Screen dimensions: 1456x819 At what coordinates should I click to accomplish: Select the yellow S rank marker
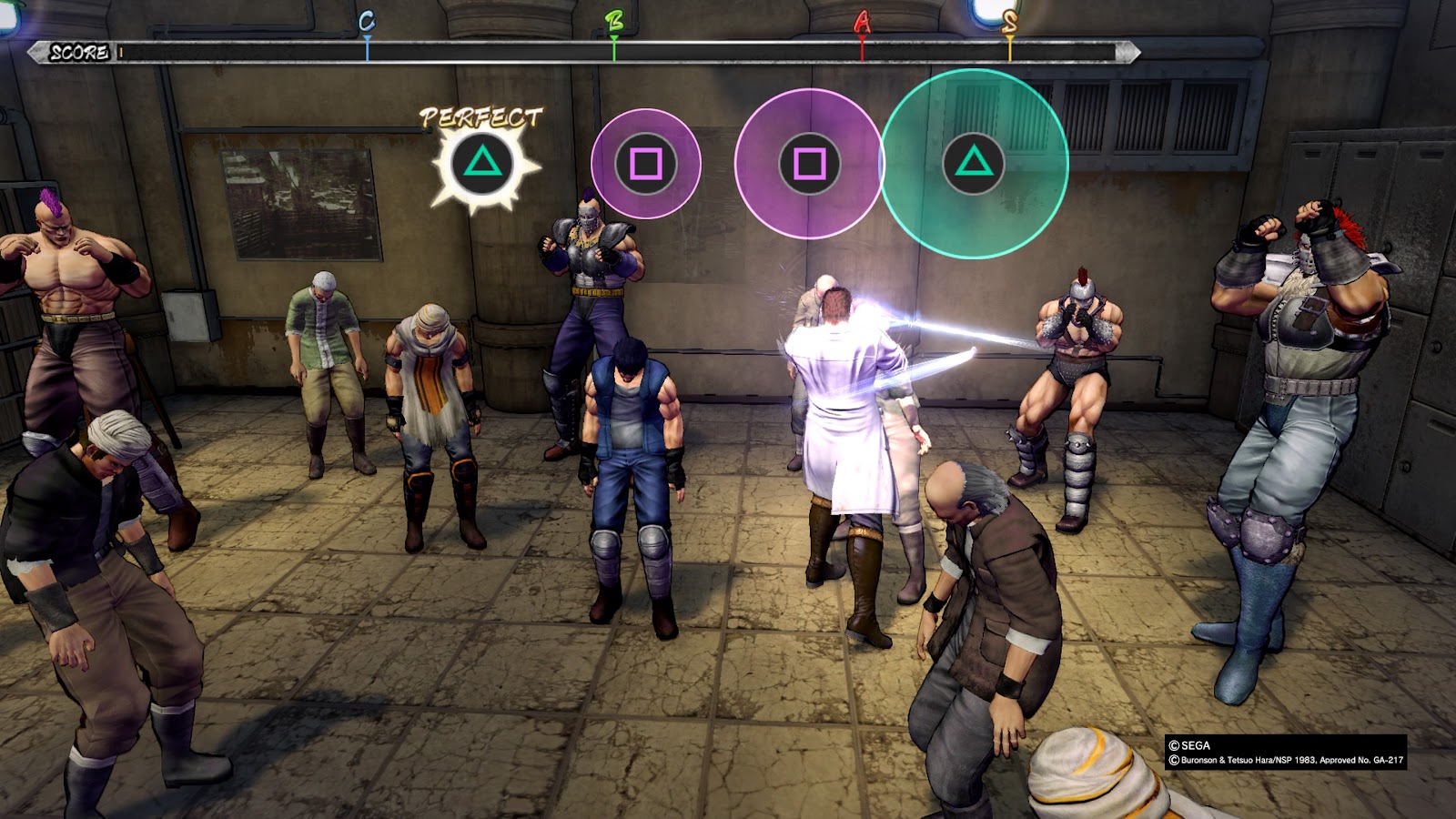(1009, 24)
